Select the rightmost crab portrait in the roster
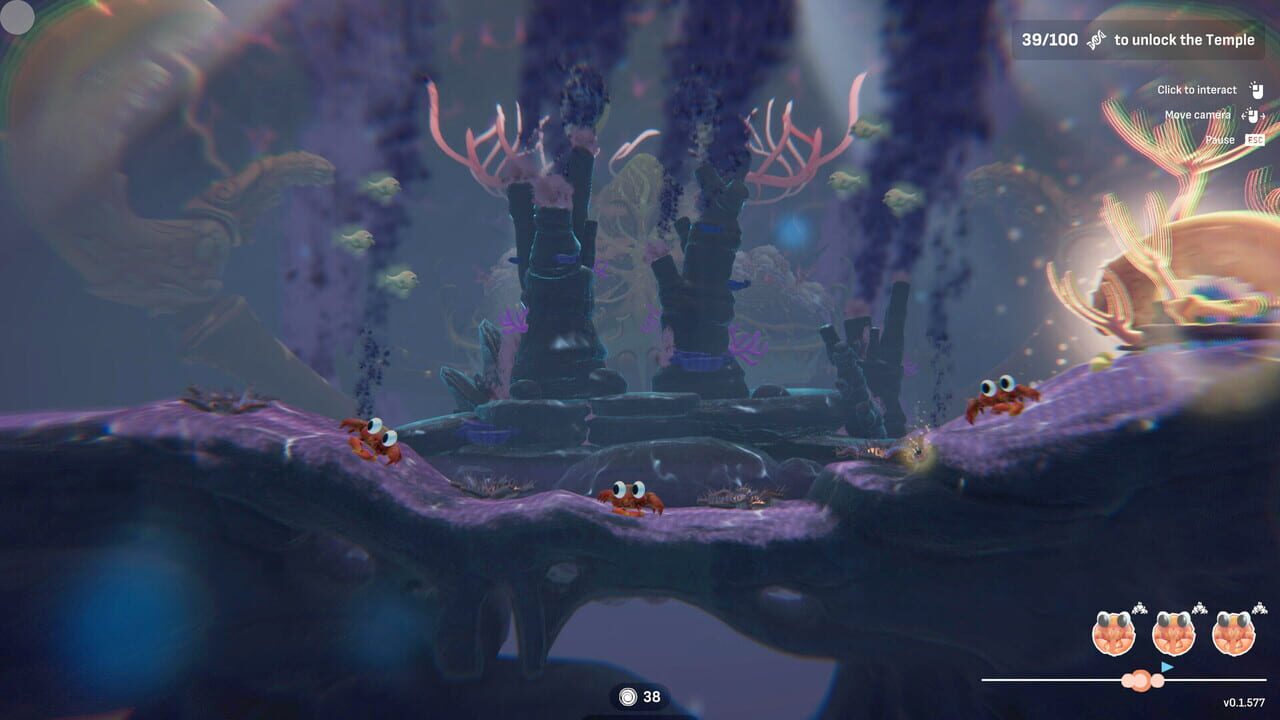The image size is (1280, 720). pyautogui.click(x=1234, y=633)
